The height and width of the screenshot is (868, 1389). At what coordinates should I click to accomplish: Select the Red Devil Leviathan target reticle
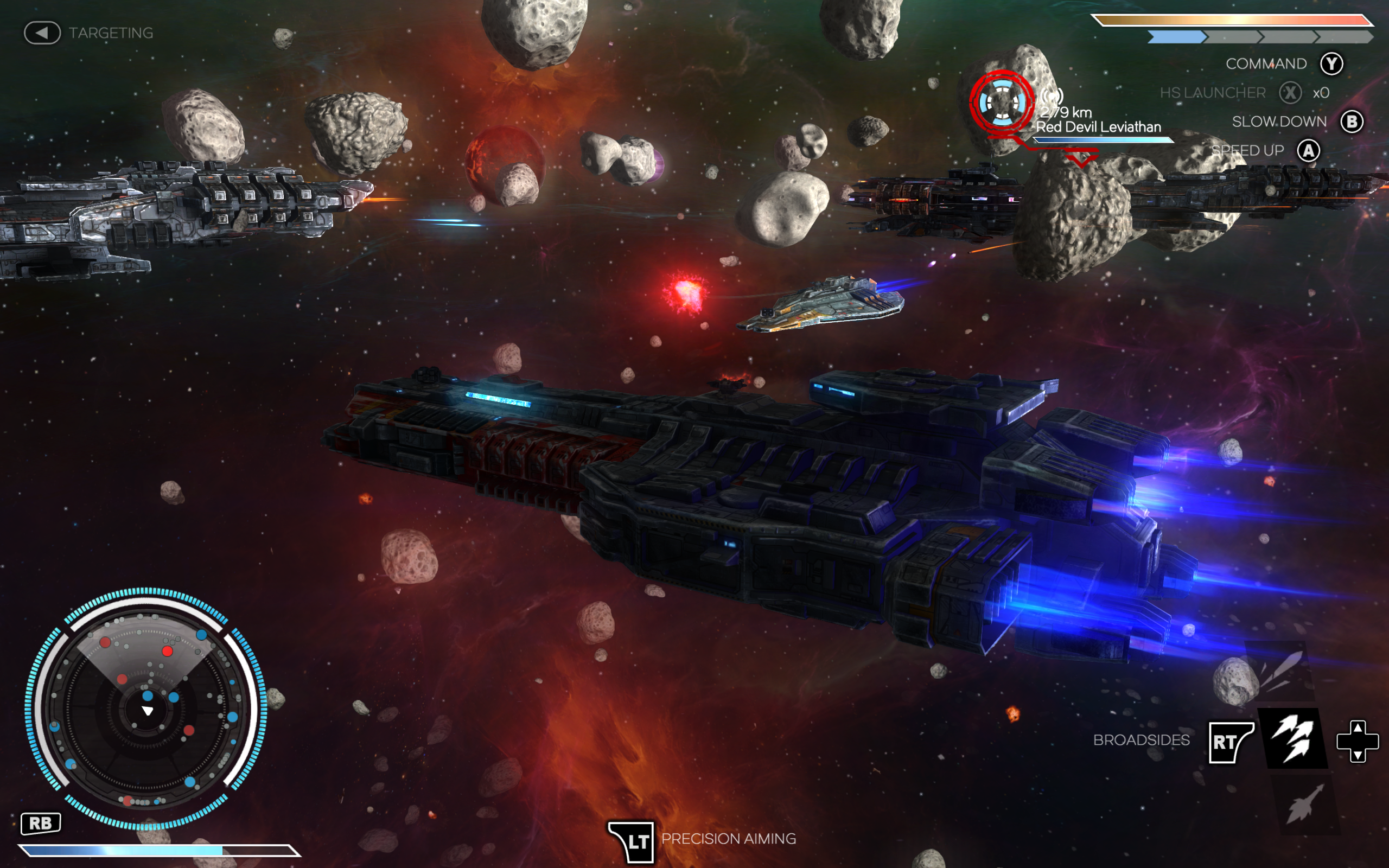pyautogui.click(x=1002, y=103)
